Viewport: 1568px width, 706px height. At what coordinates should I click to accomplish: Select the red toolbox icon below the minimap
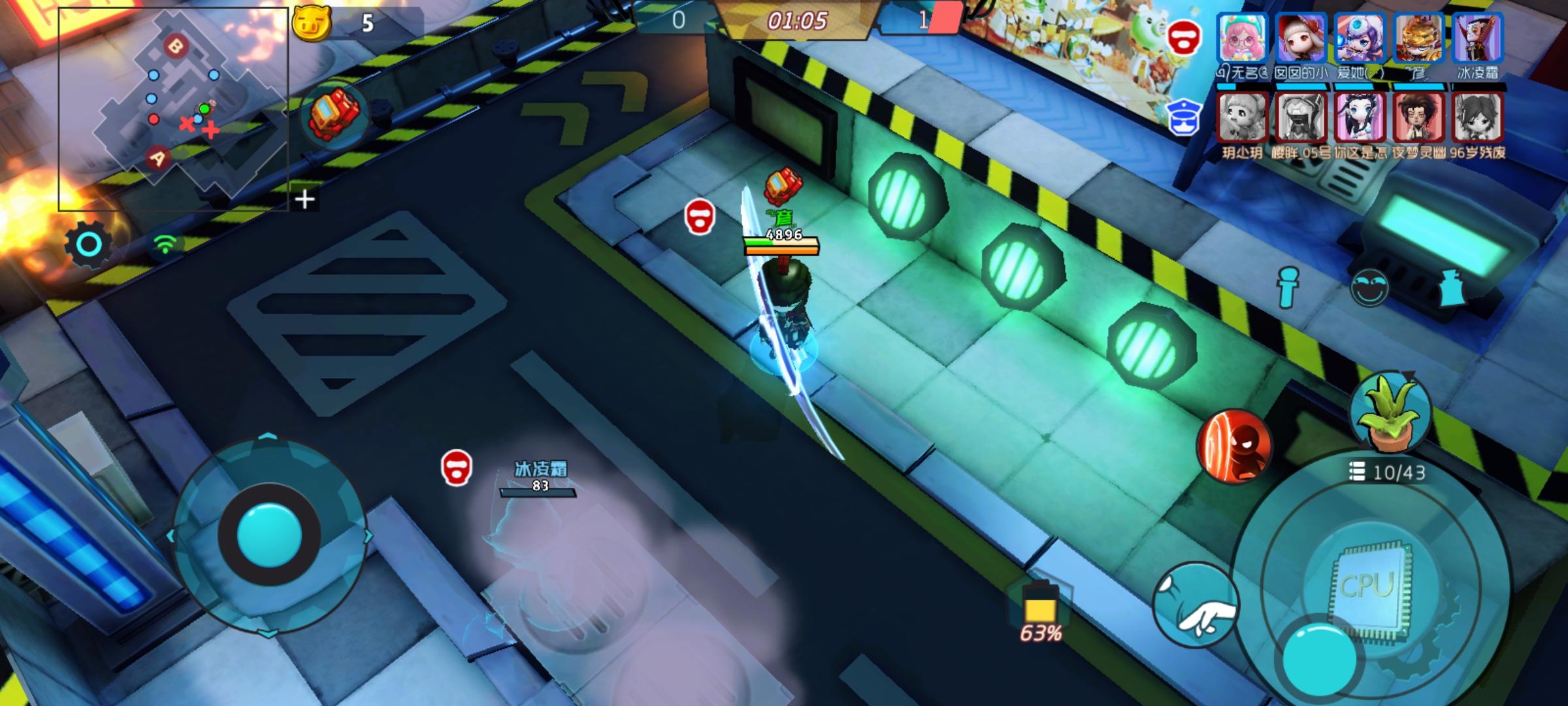(334, 111)
